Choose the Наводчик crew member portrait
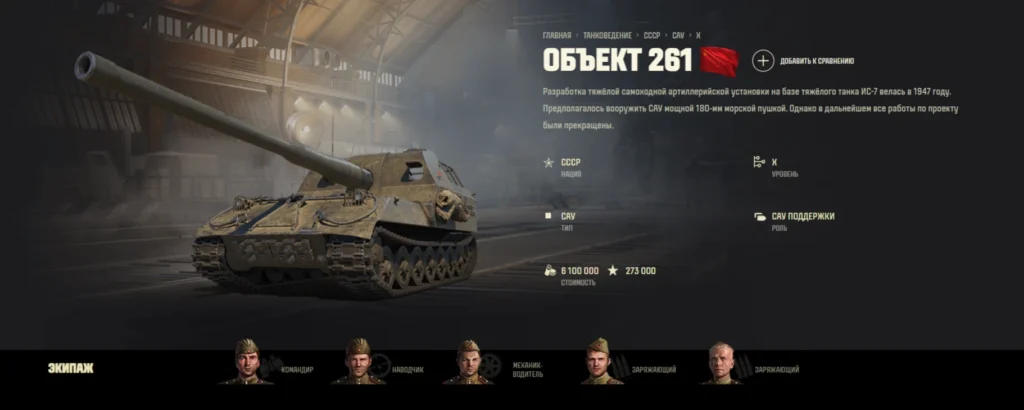Screen dimensions: 1024x410 point(358,362)
